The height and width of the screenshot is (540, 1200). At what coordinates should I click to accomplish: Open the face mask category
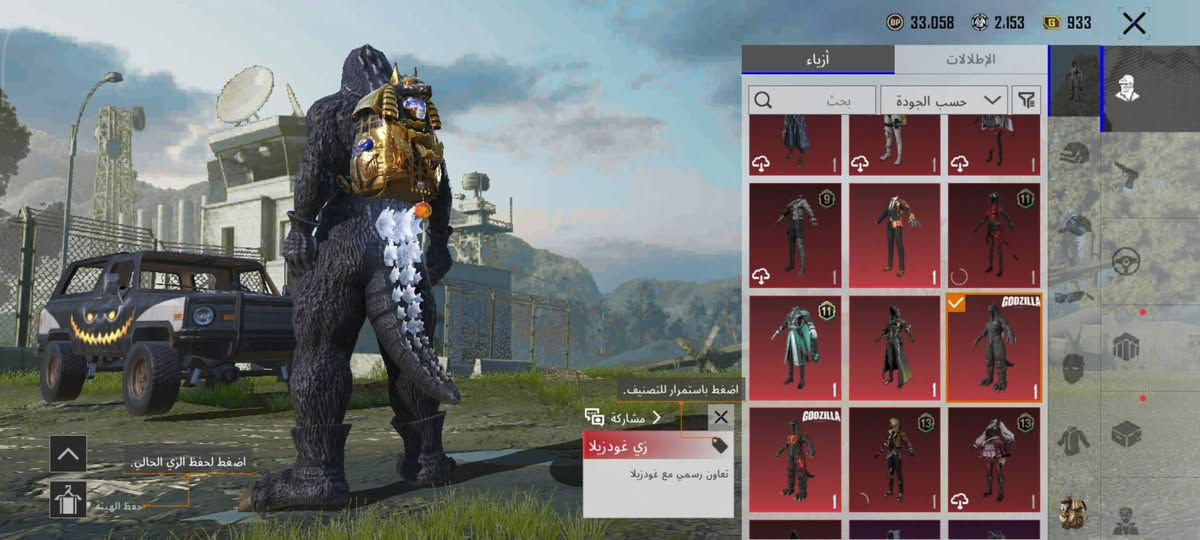click(1074, 368)
